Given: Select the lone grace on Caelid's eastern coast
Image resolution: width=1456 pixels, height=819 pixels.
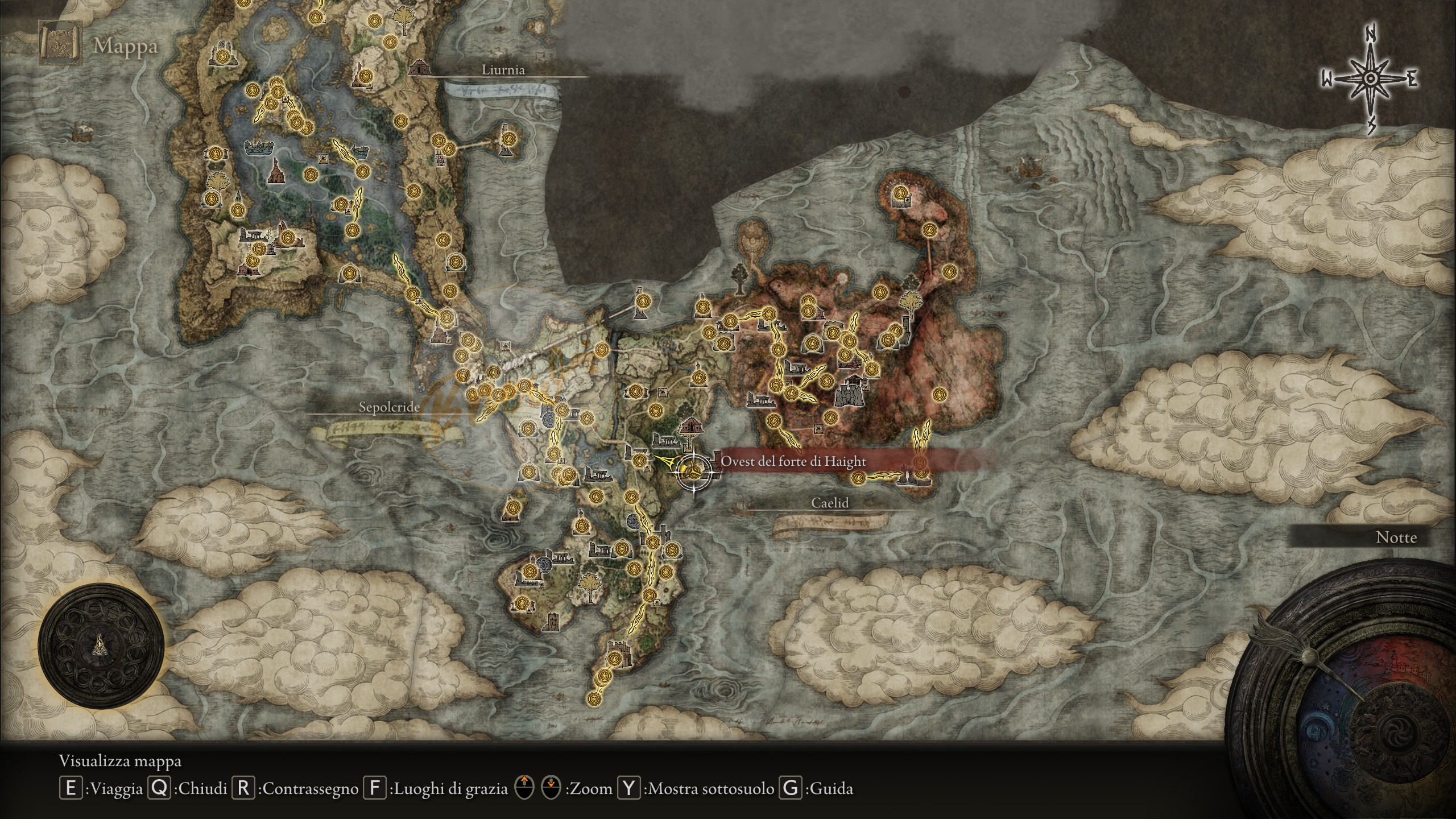Looking at the screenshot, I should click(x=939, y=394).
